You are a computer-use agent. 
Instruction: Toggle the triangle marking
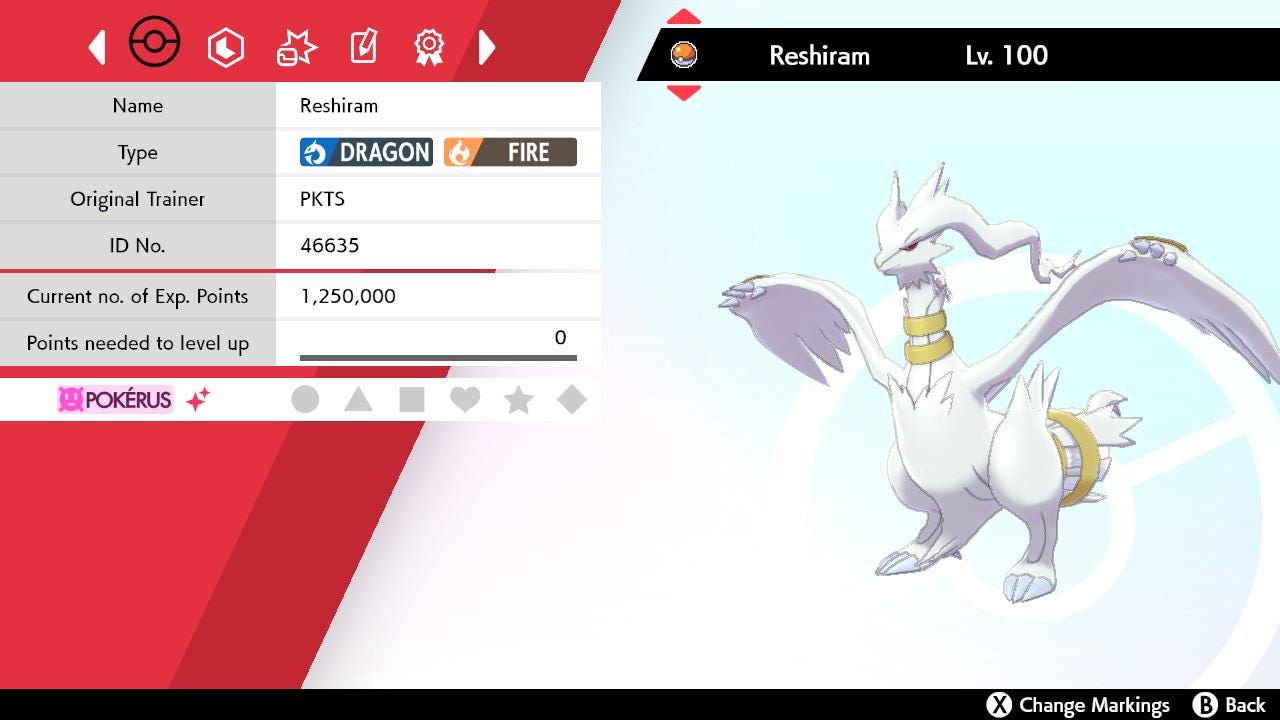[x=358, y=400]
